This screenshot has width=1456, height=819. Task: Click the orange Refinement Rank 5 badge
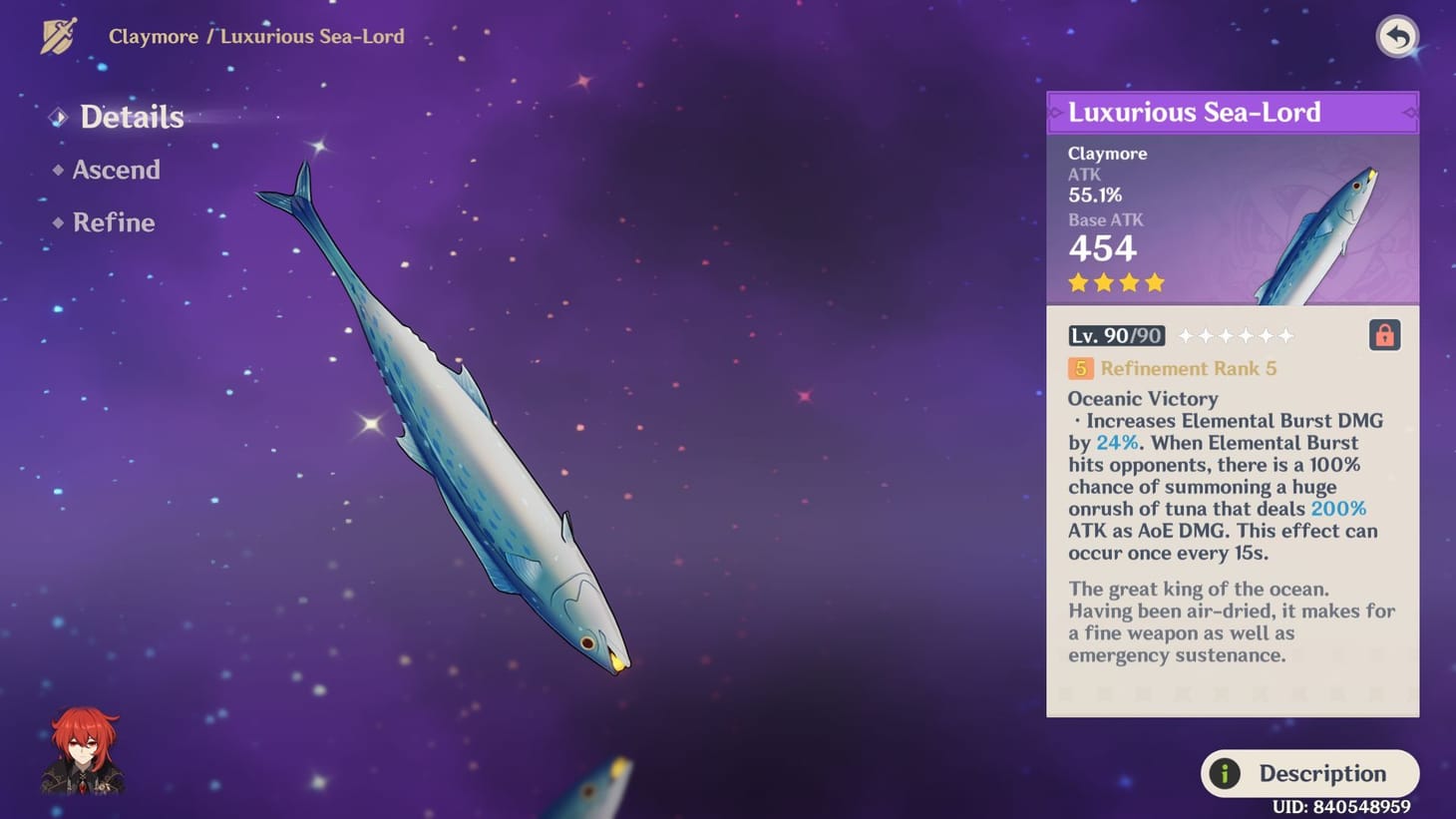tap(1080, 368)
